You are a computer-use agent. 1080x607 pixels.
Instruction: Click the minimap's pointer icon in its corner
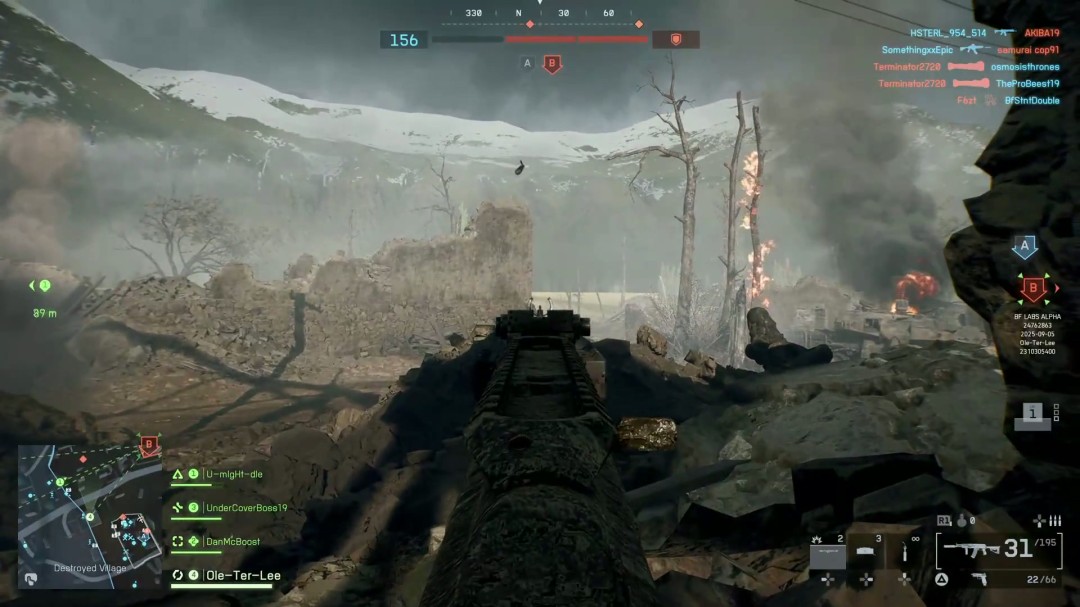pos(31,578)
